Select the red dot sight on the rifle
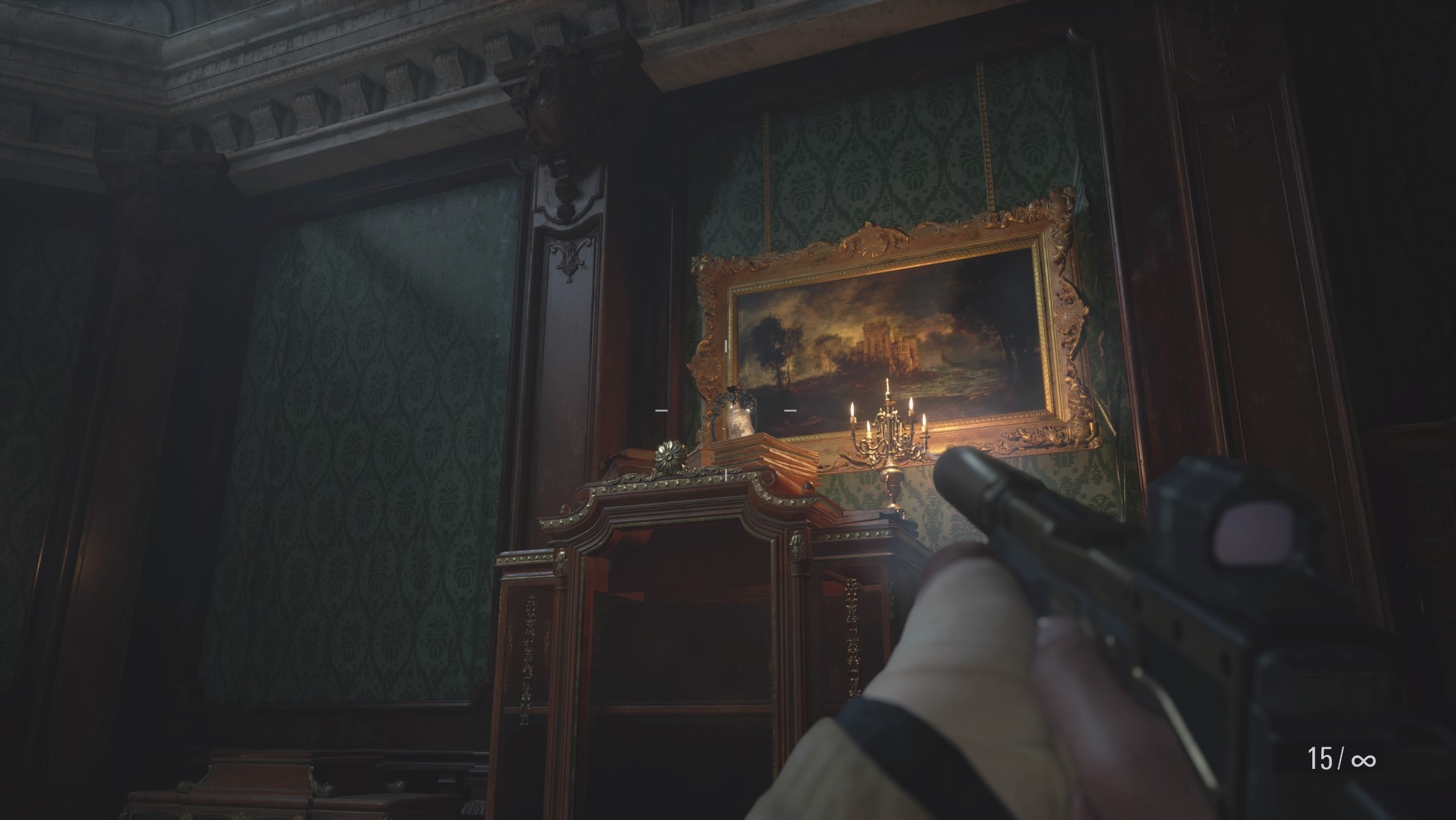 click(x=1255, y=533)
